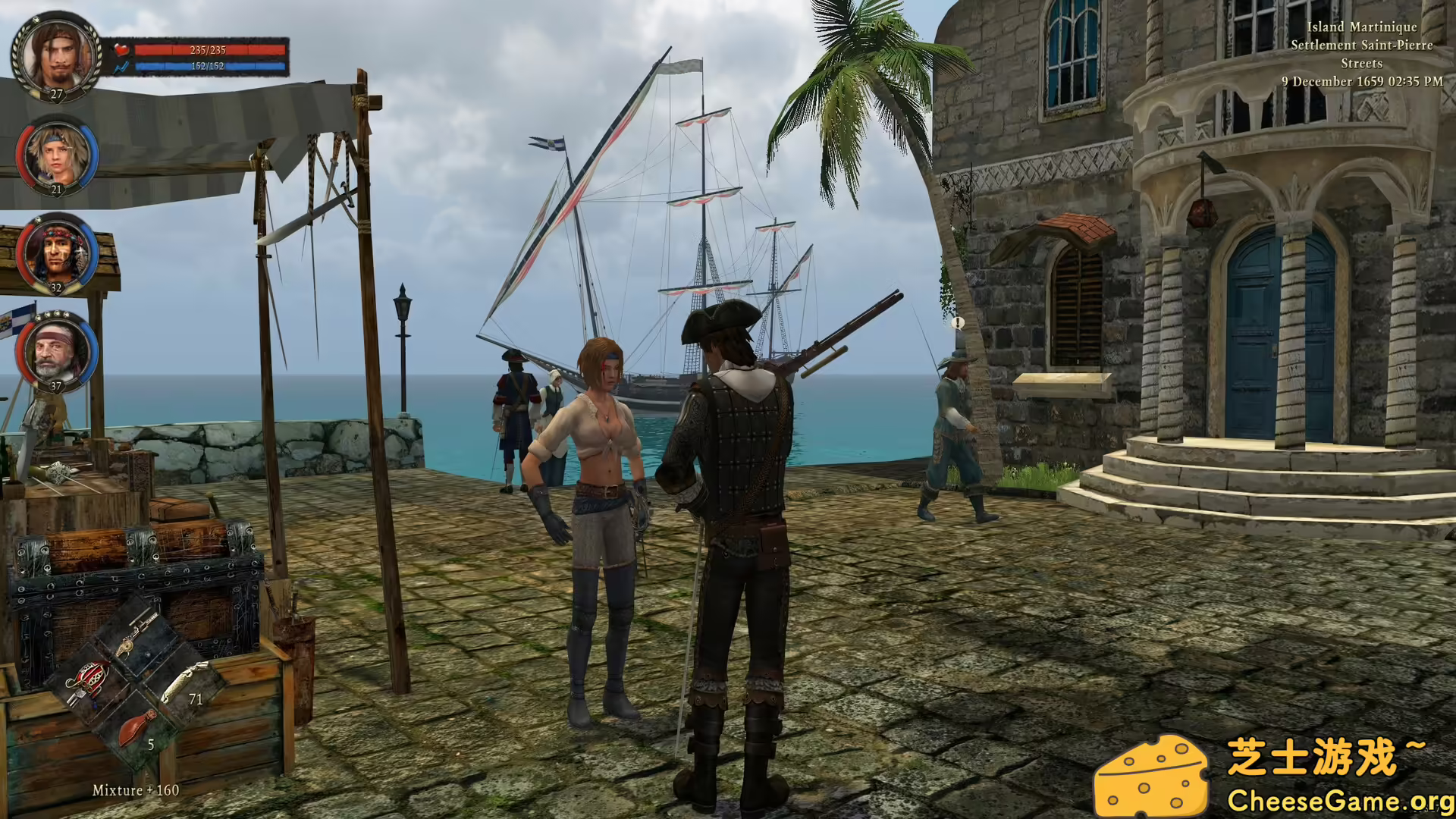
Task: Click the blue energy bar showing 152/152
Action: [x=210, y=67]
